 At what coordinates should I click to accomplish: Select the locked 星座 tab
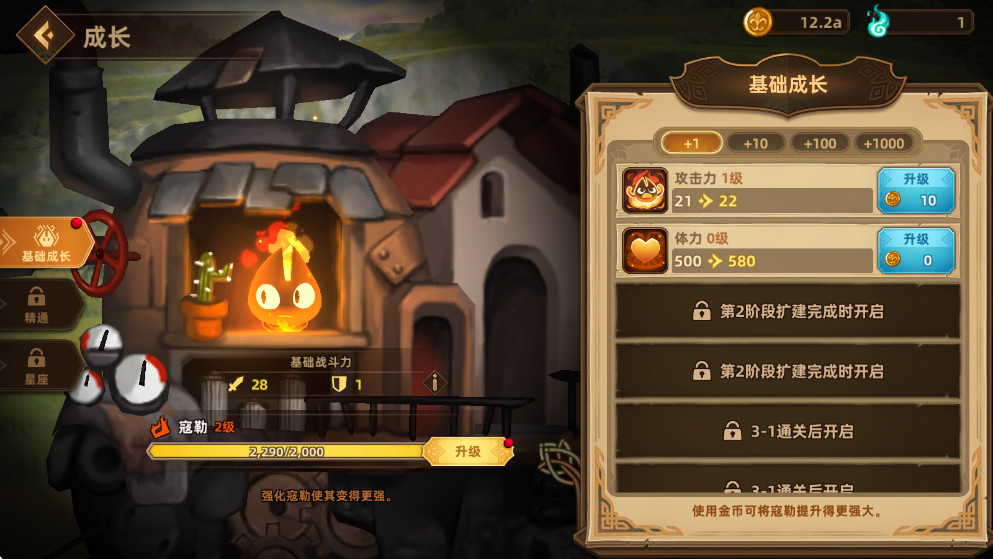[x=37, y=366]
